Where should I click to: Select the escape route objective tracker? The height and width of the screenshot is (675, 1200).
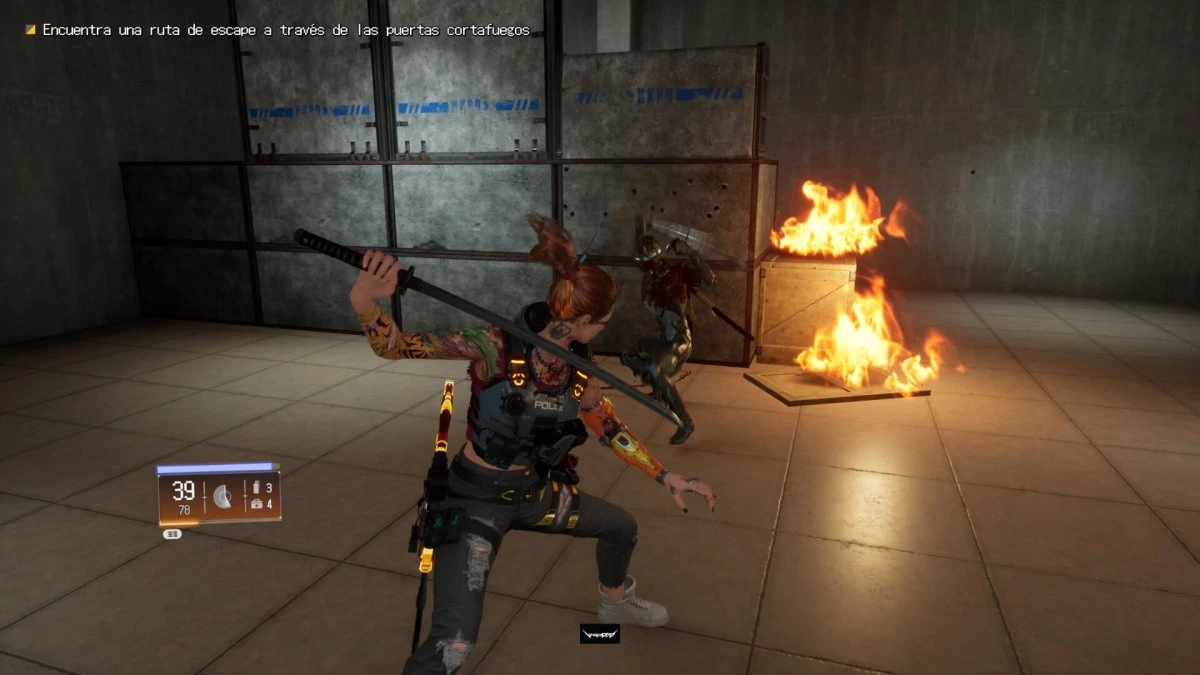pyautogui.click(x=278, y=31)
